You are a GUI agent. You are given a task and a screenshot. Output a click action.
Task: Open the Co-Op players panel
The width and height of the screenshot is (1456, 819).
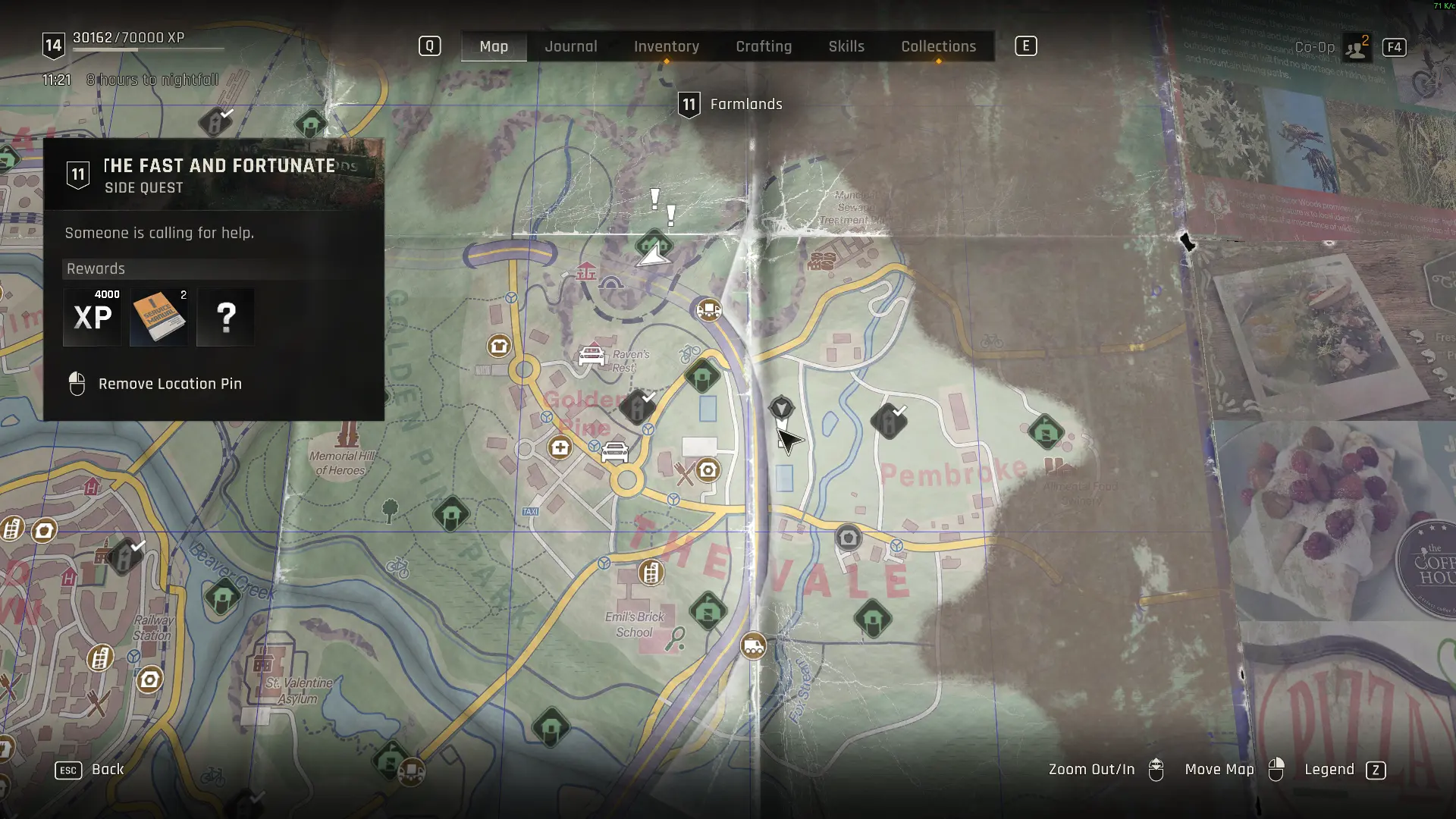1355,48
